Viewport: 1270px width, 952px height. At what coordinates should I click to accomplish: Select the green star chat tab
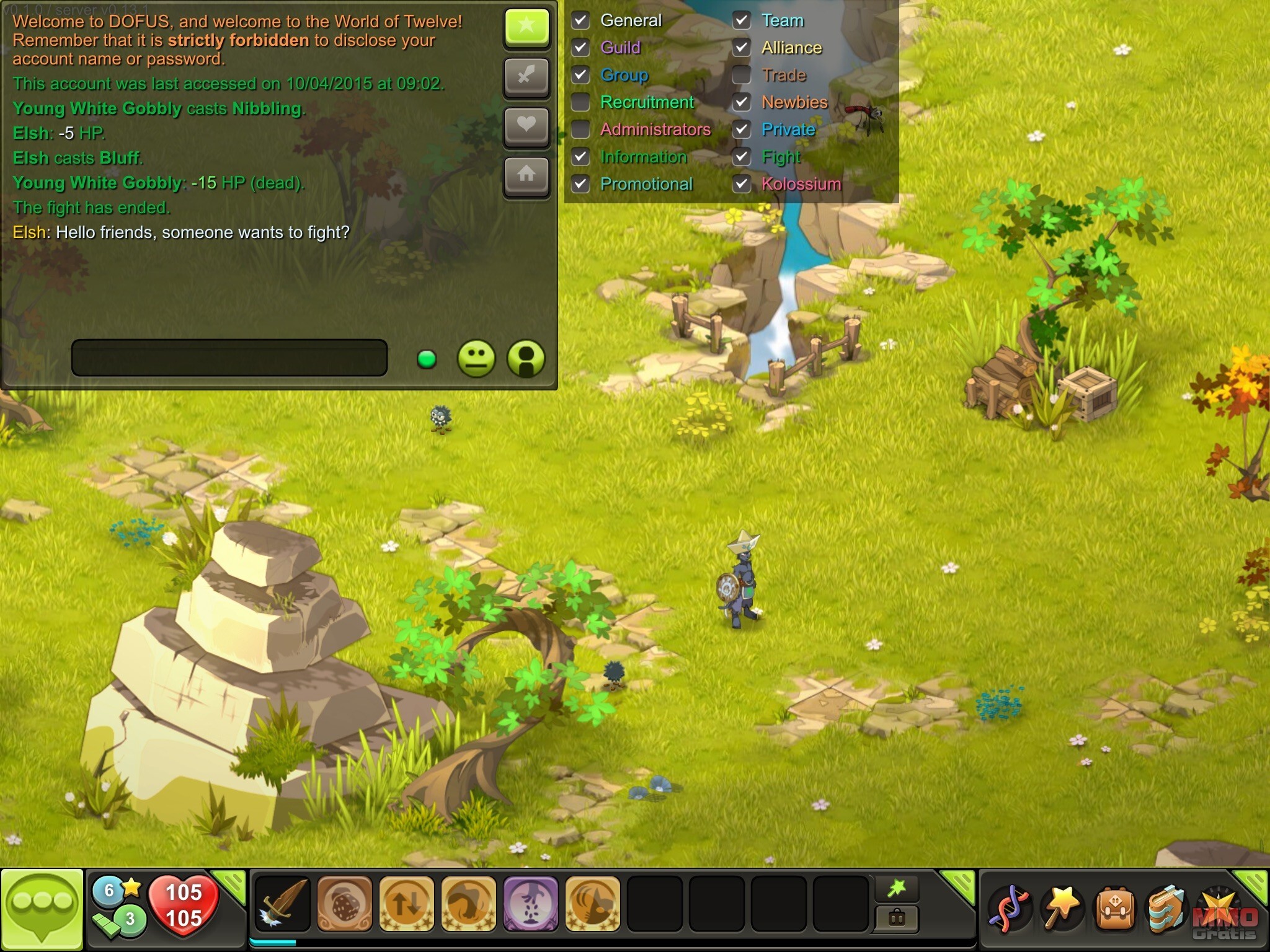[x=526, y=28]
